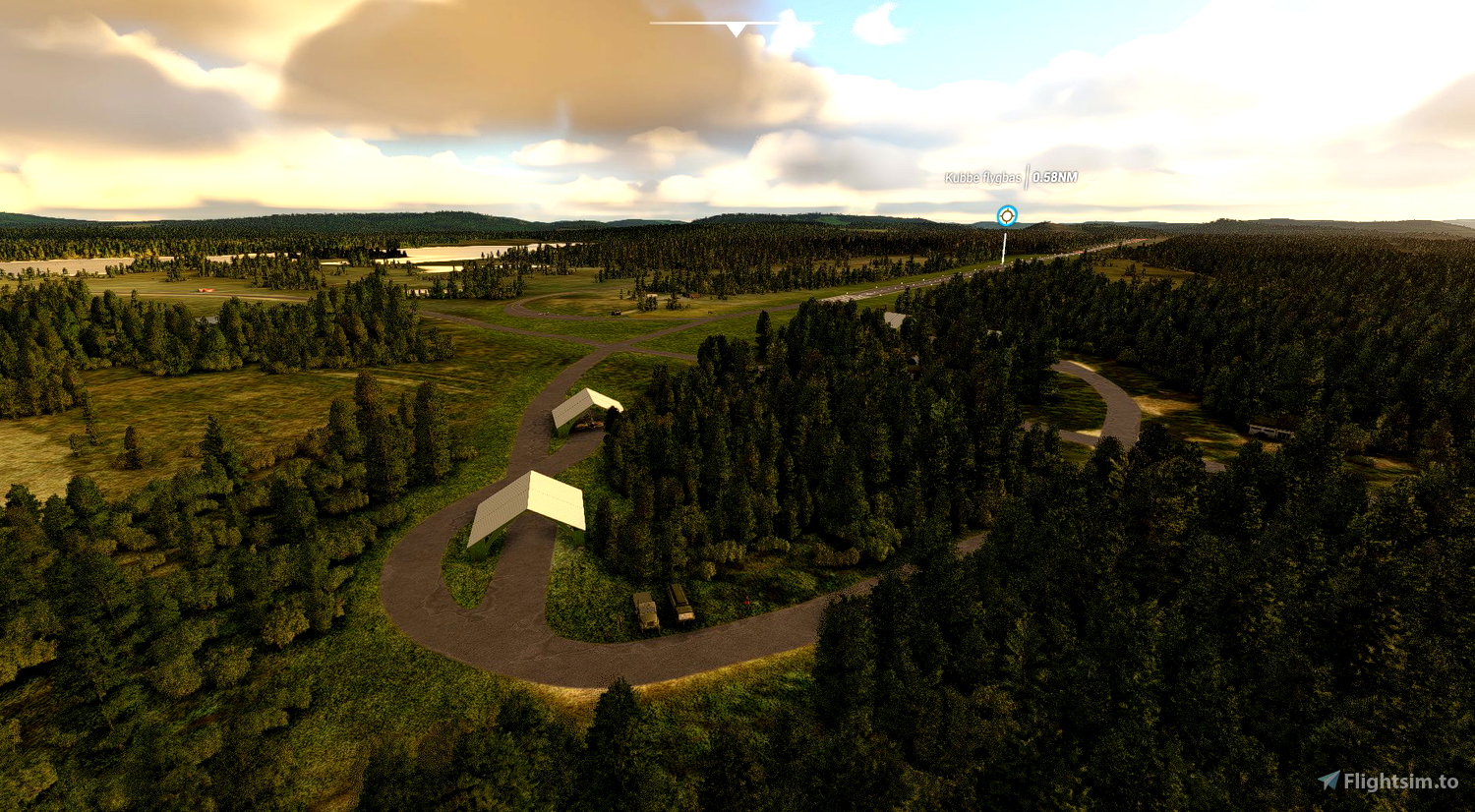Click the bullseye center of the waypoint marker
The width and height of the screenshot is (1475, 812).
1006,215
